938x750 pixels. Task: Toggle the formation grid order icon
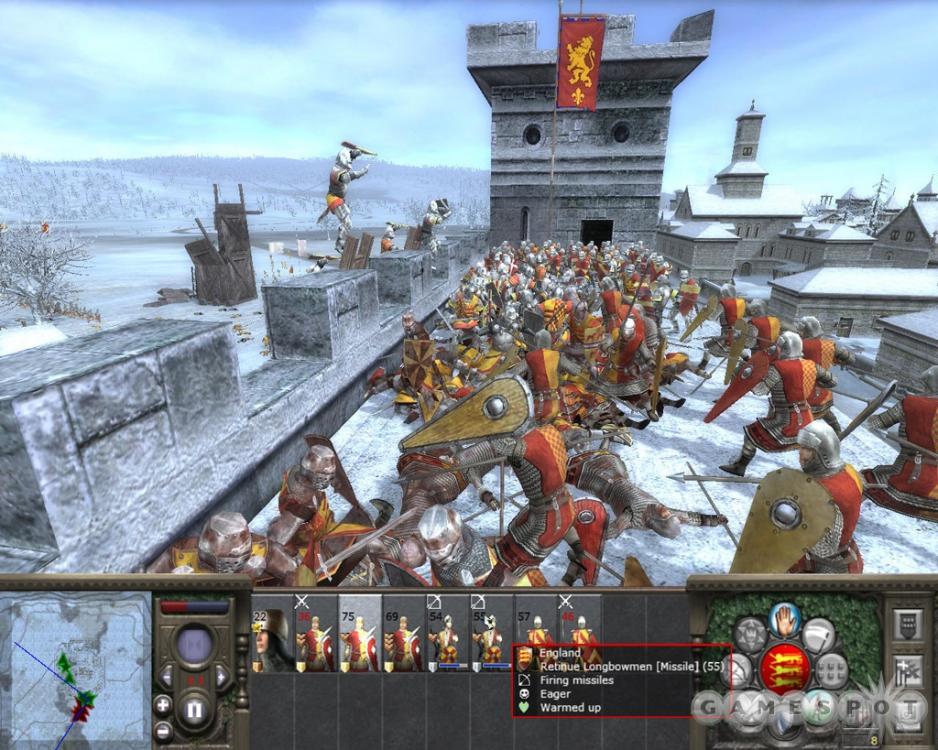click(x=831, y=669)
